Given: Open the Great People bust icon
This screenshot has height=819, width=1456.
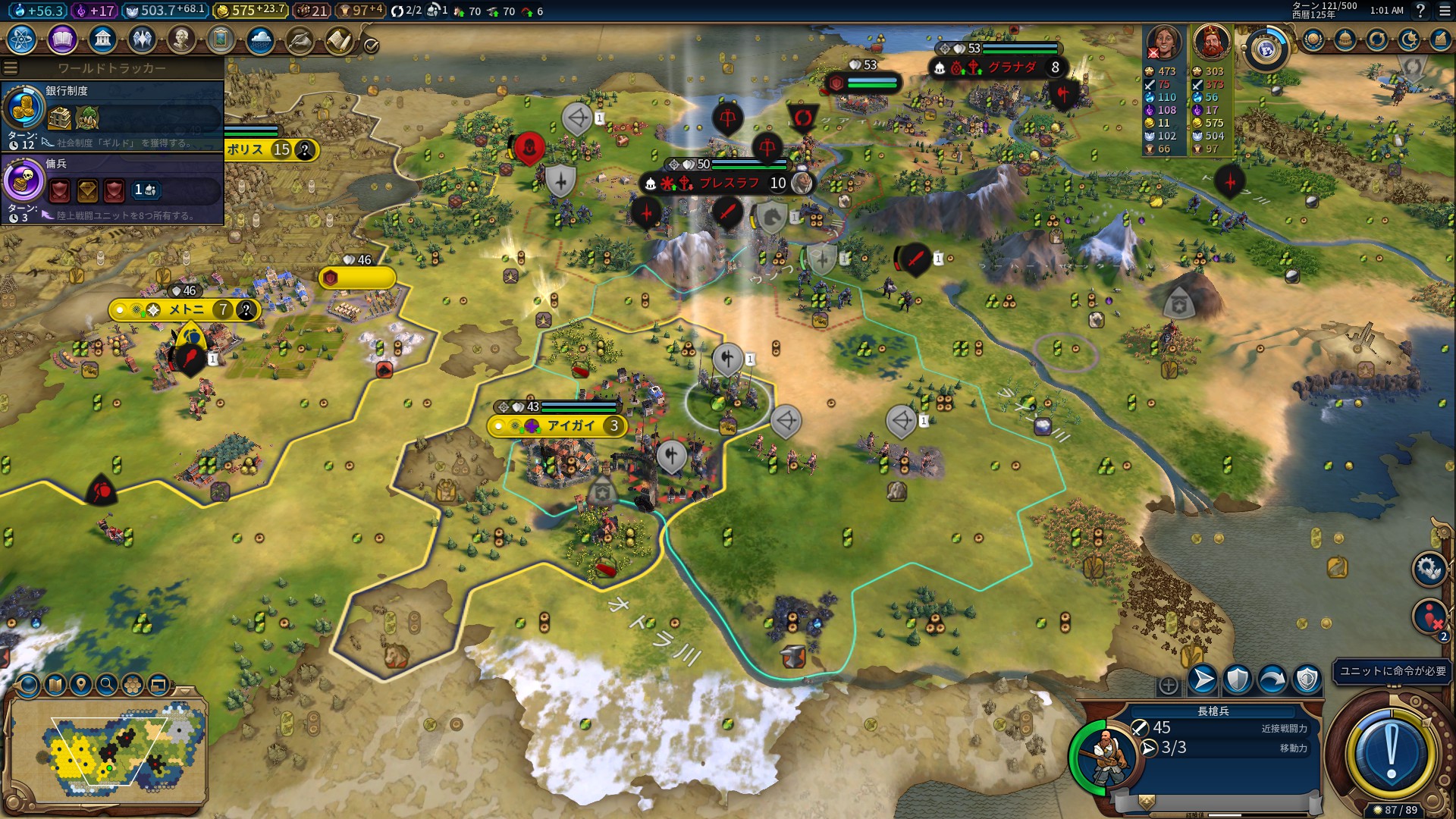Looking at the screenshot, I should (181, 39).
